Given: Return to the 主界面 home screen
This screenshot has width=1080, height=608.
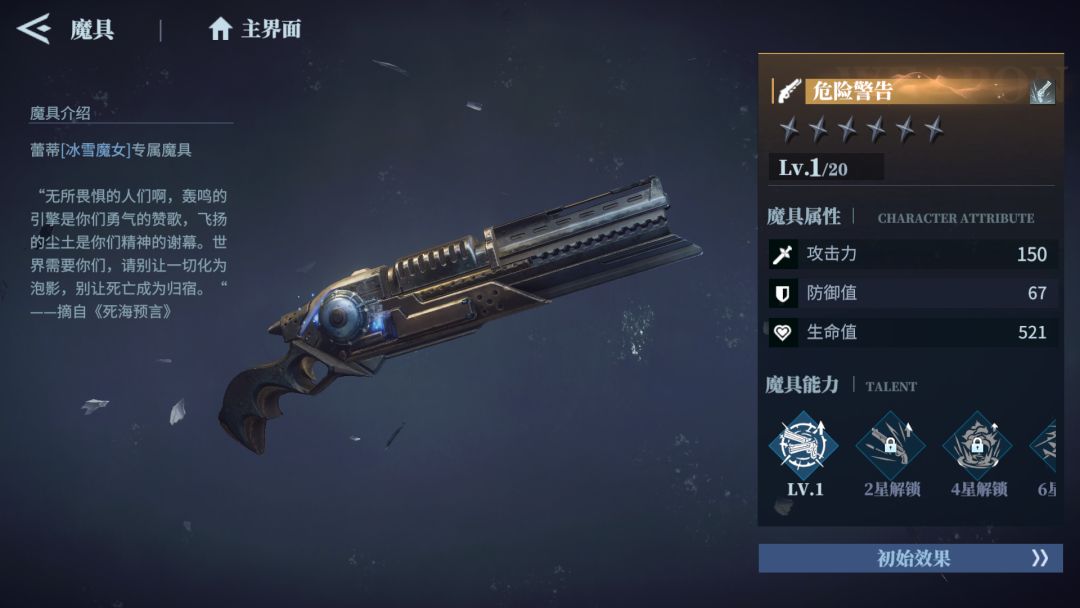Looking at the screenshot, I should click(255, 29).
